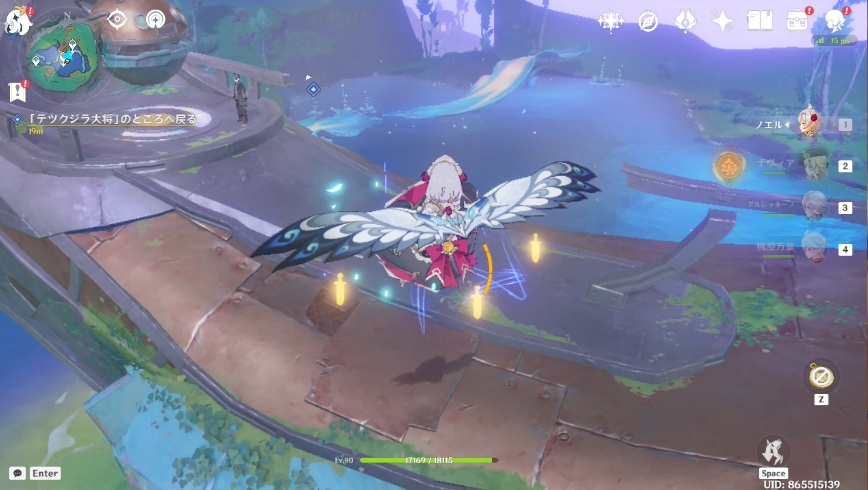Open the inventory backpack
The image size is (868, 490).
pos(797,20)
